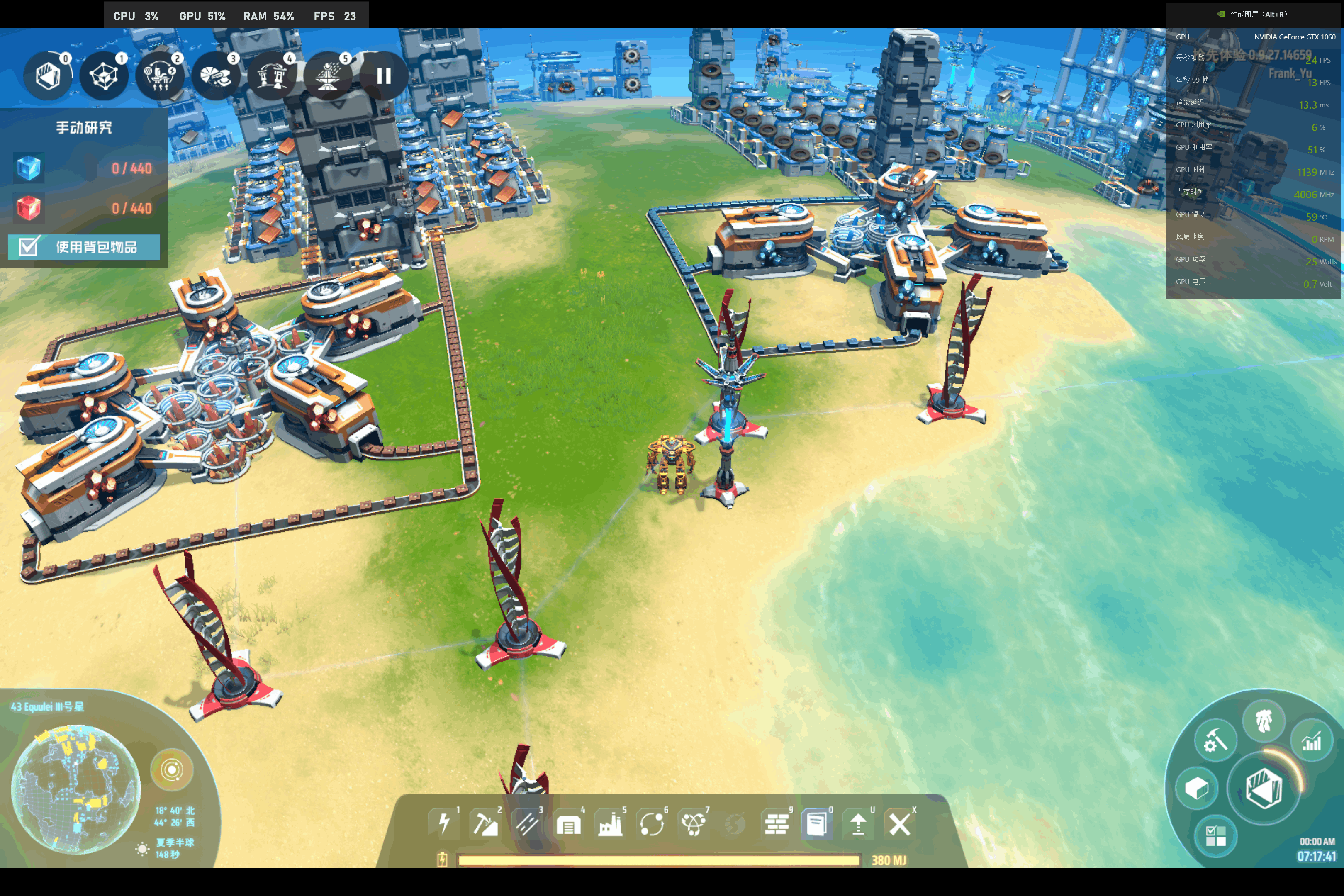The image size is (1344, 896).
Task: Select the wireframe cube research slot
Action: coord(103,76)
